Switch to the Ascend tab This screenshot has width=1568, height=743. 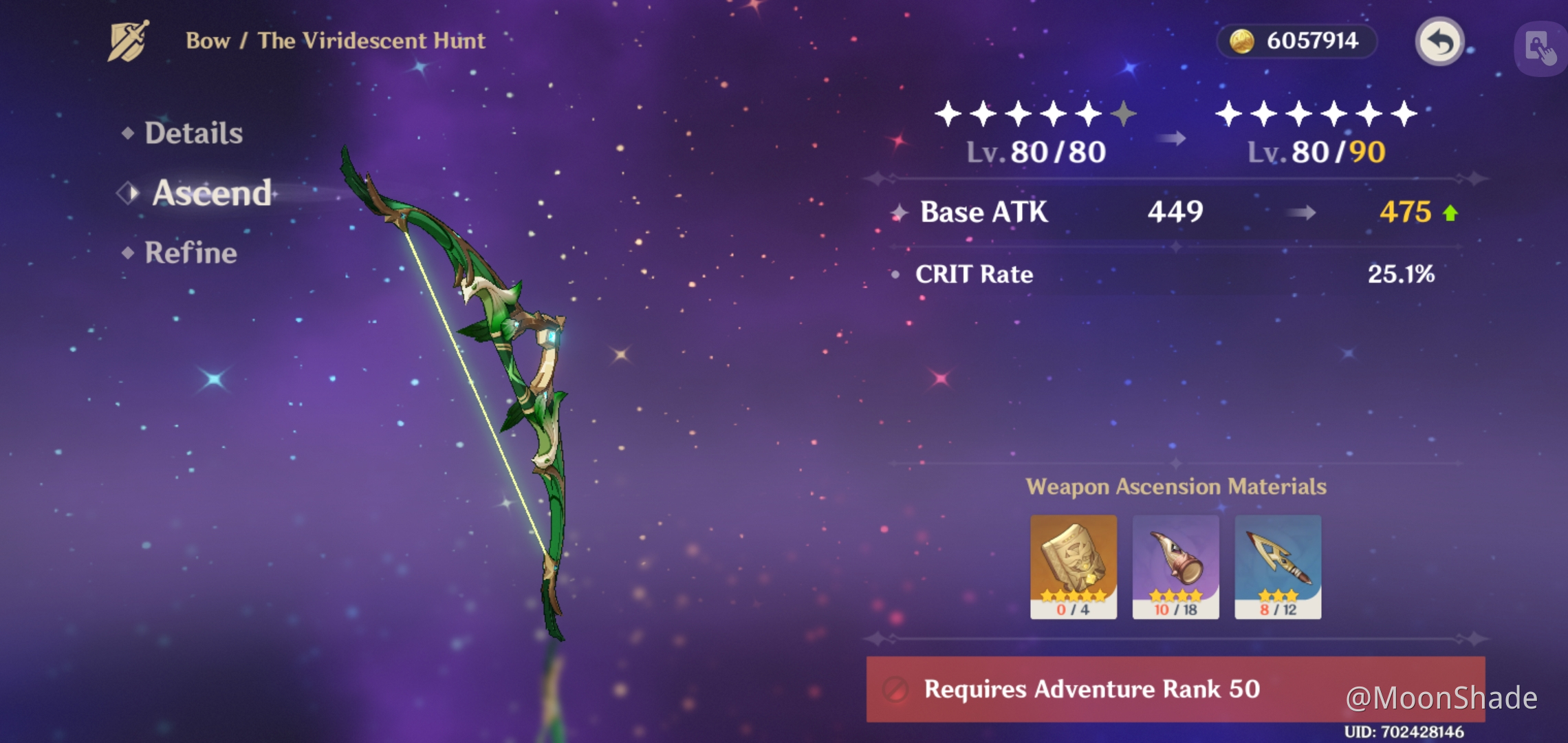point(211,193)
